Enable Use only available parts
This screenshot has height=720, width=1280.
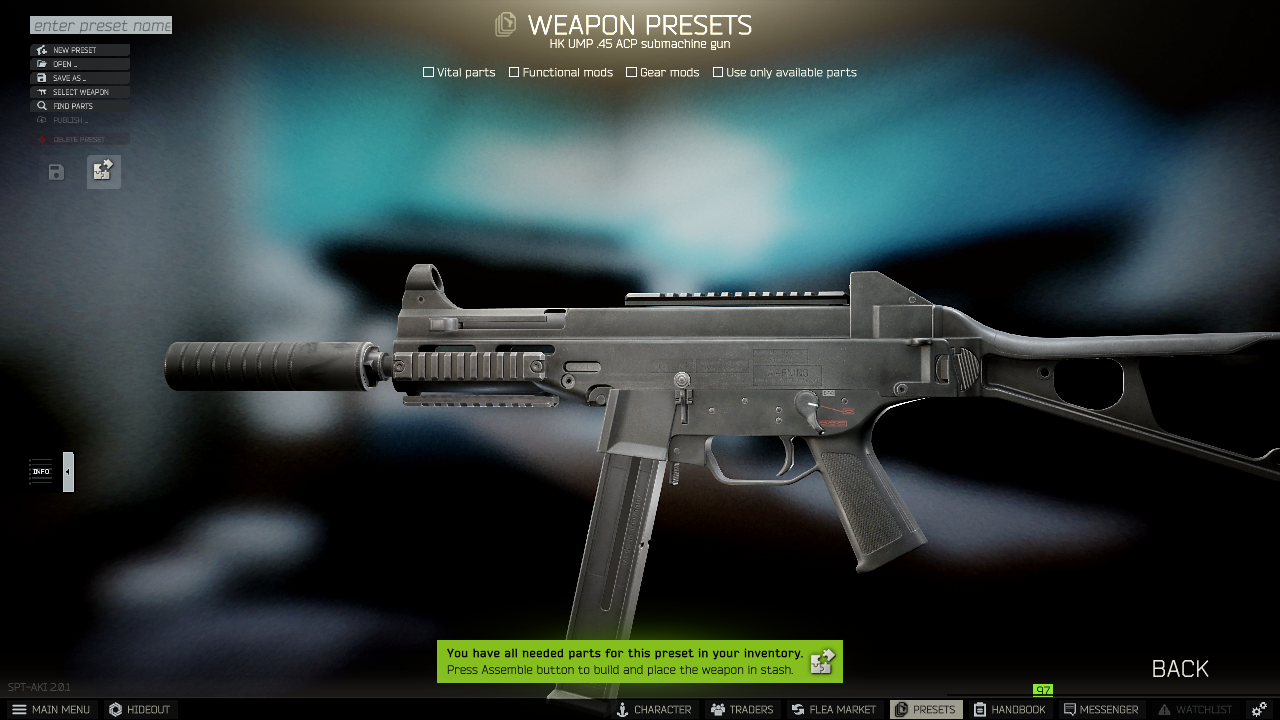pyautogui.click(x=718, y=71)
